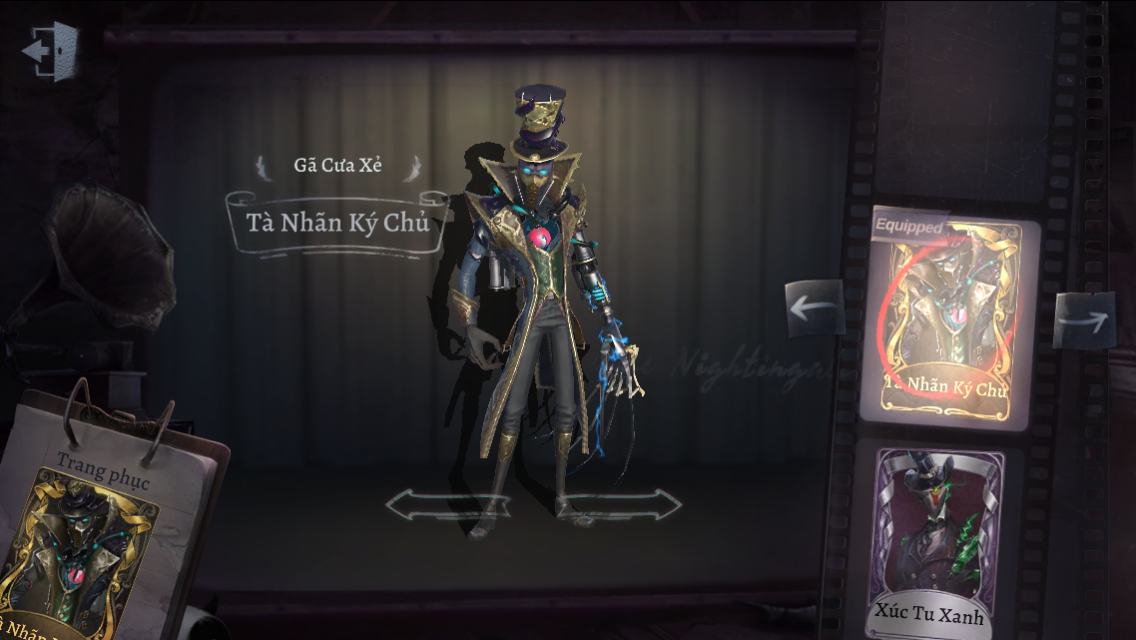Go to previous costume with left film arrow

pos(814,308)
